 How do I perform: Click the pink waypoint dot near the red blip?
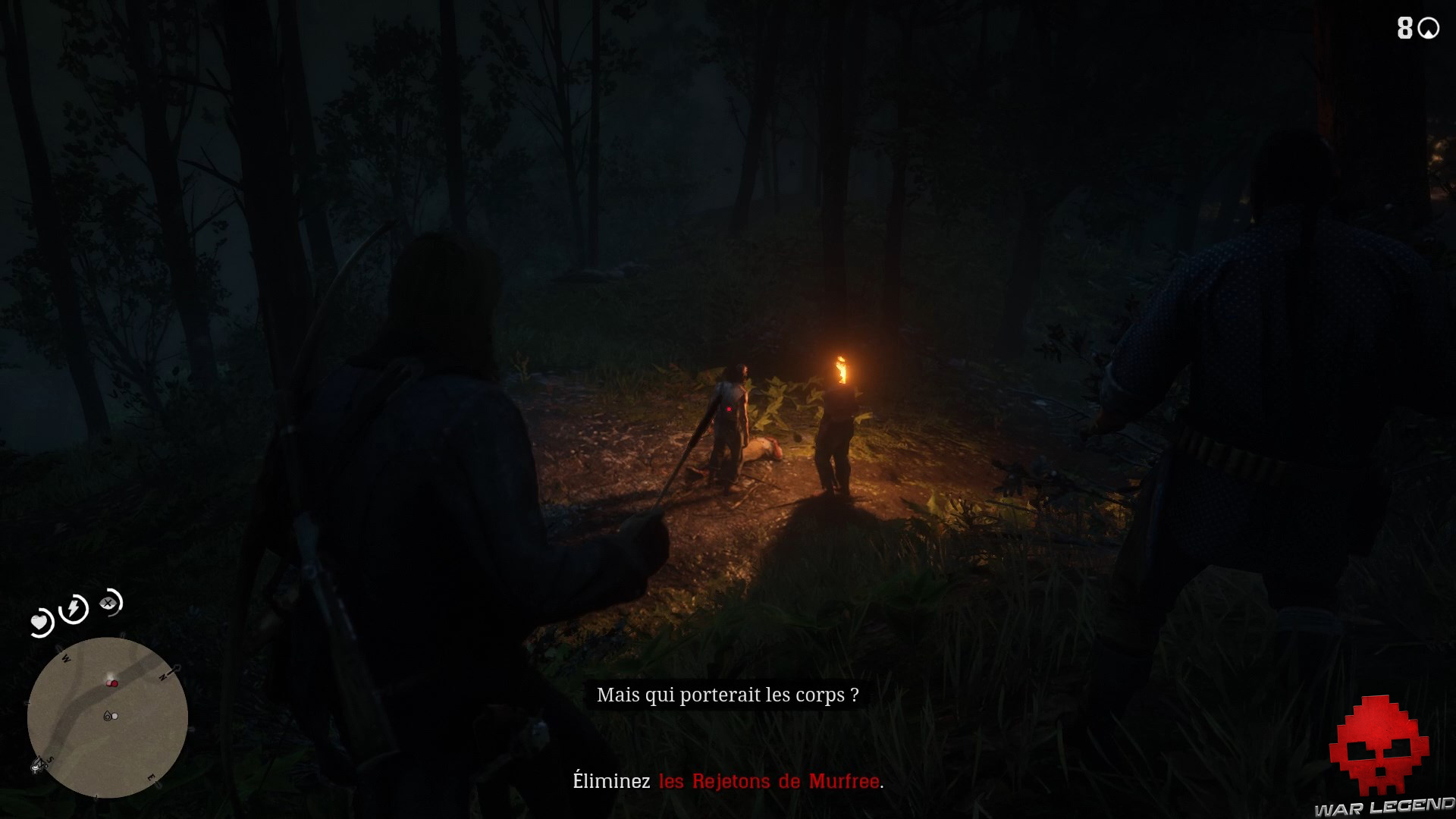tap(108, 682)
